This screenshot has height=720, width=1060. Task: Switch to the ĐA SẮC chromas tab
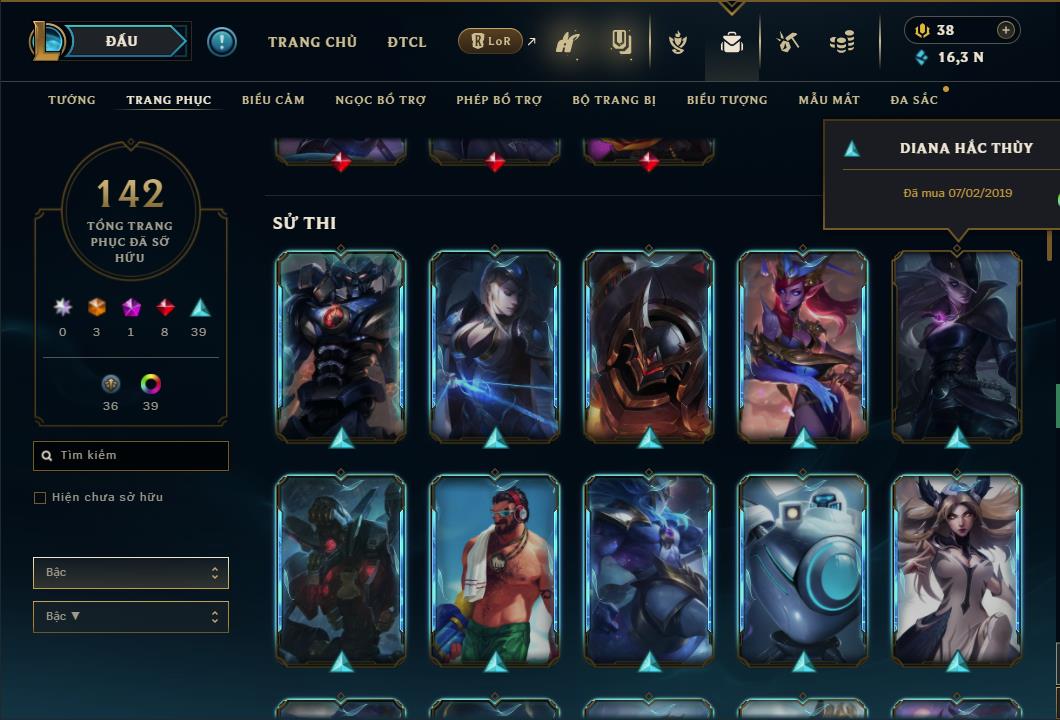coord(914,100)
